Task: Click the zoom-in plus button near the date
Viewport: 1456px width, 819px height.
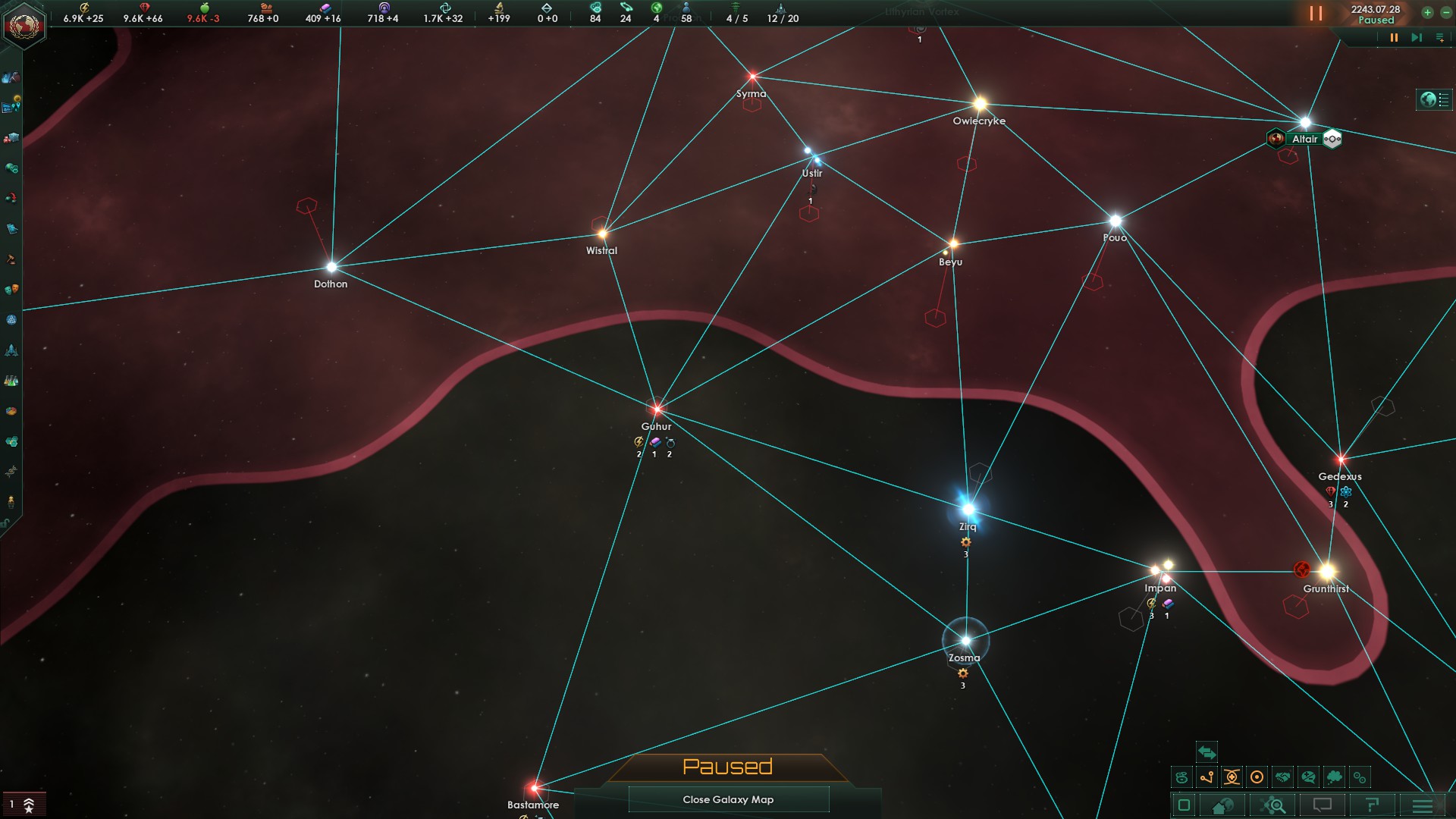Action: [1429, 13]
